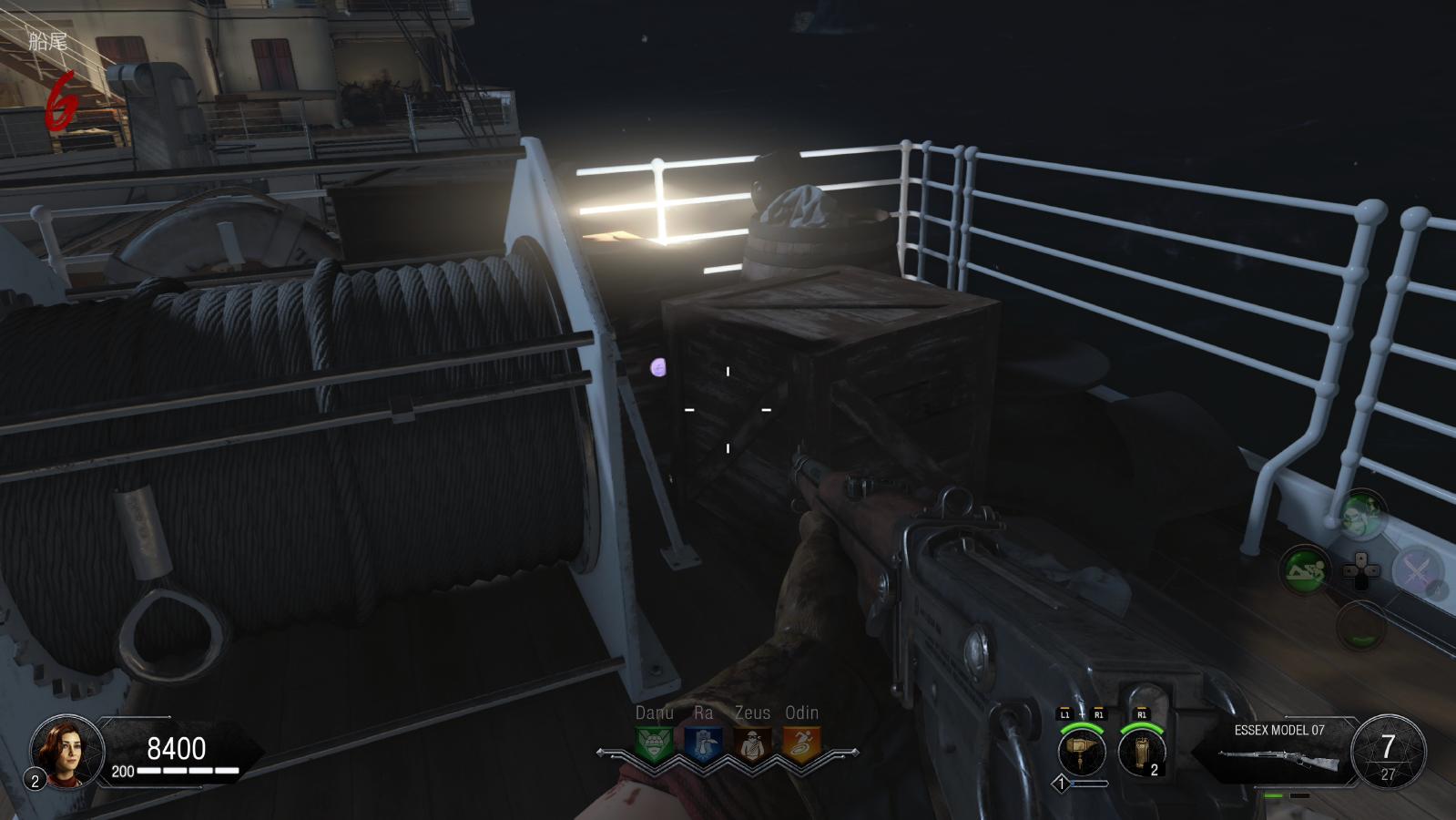1456x820 pixels.
Task: Select the blue Ra perk shield
Action: tap(702, 744)
